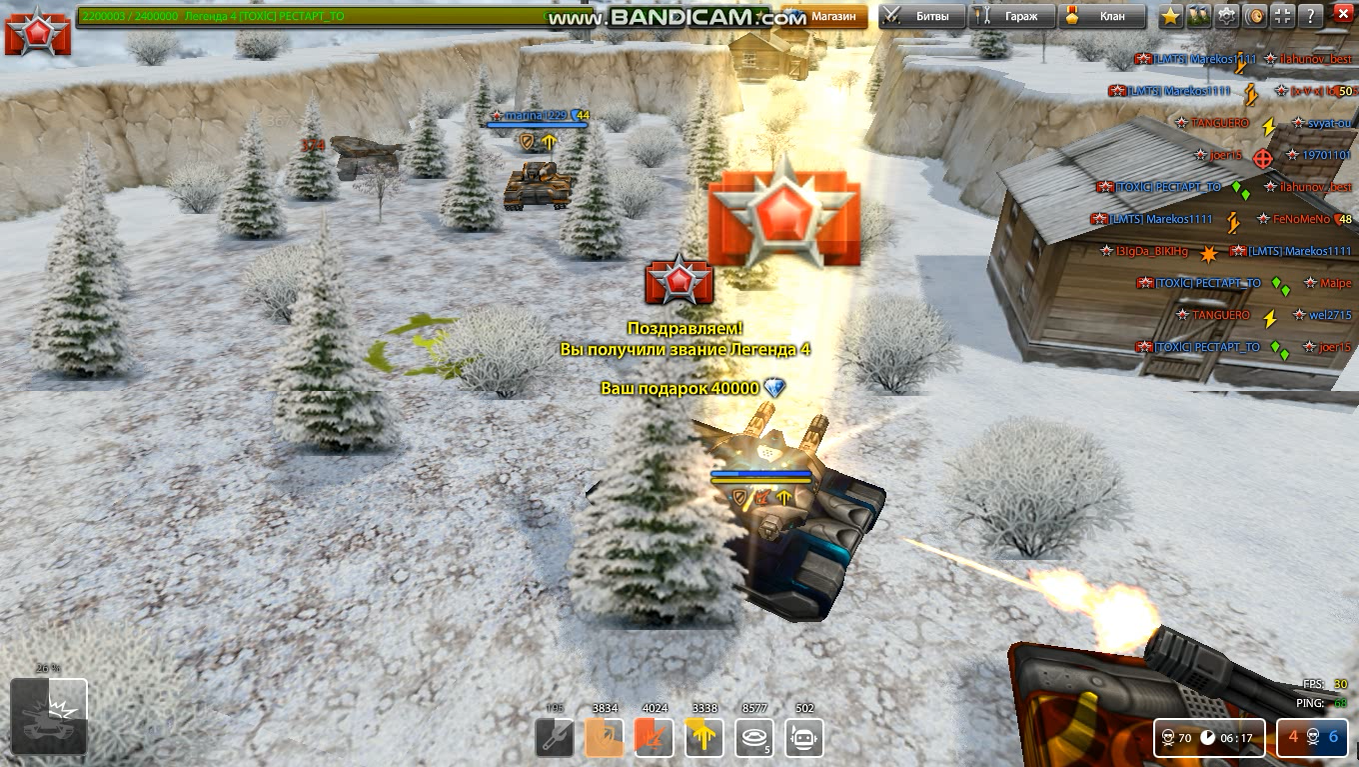Go to the Битвы battles list
The image size is (1359, 767).
(922, 16)
